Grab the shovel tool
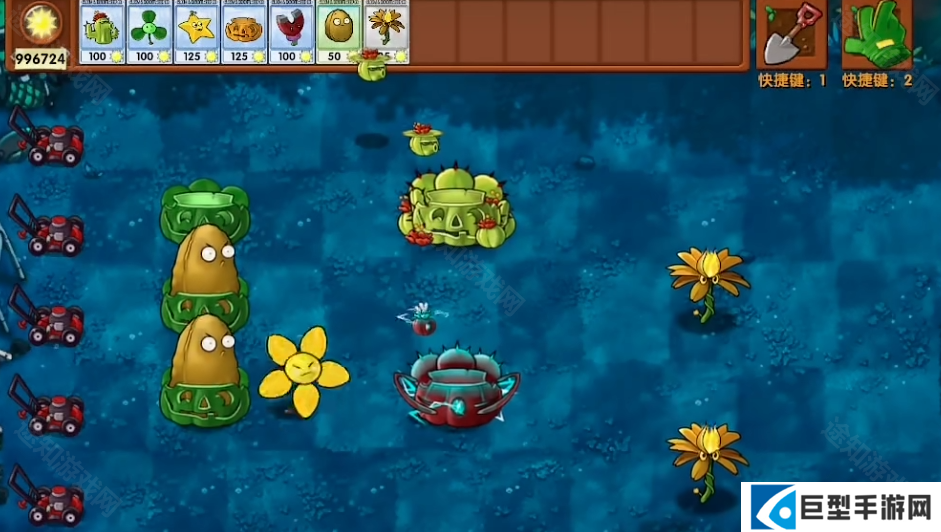 pyautogui.click(x=791, y=35)
